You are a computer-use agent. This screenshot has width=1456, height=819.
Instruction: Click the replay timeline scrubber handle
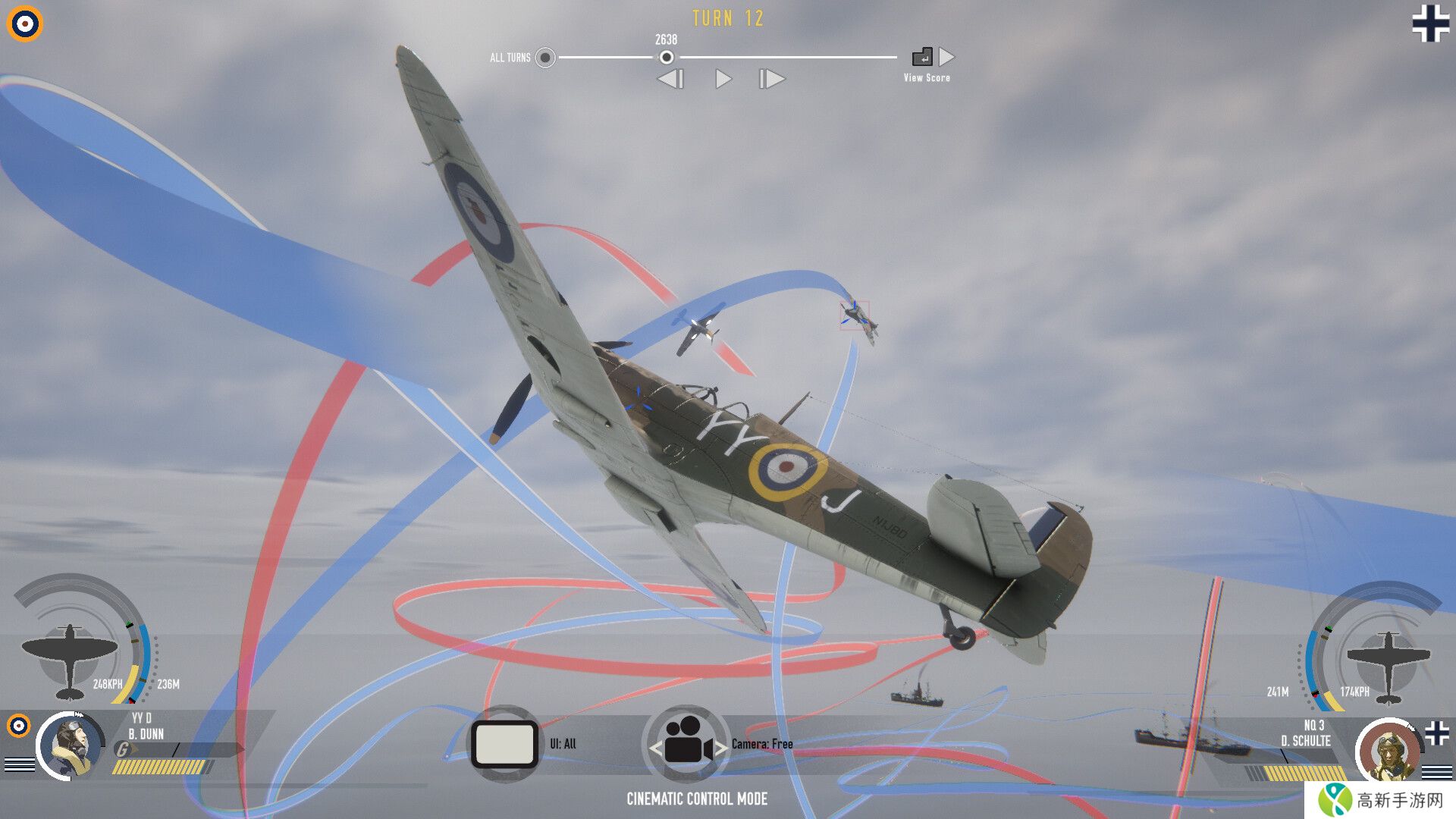coord(666,58)
